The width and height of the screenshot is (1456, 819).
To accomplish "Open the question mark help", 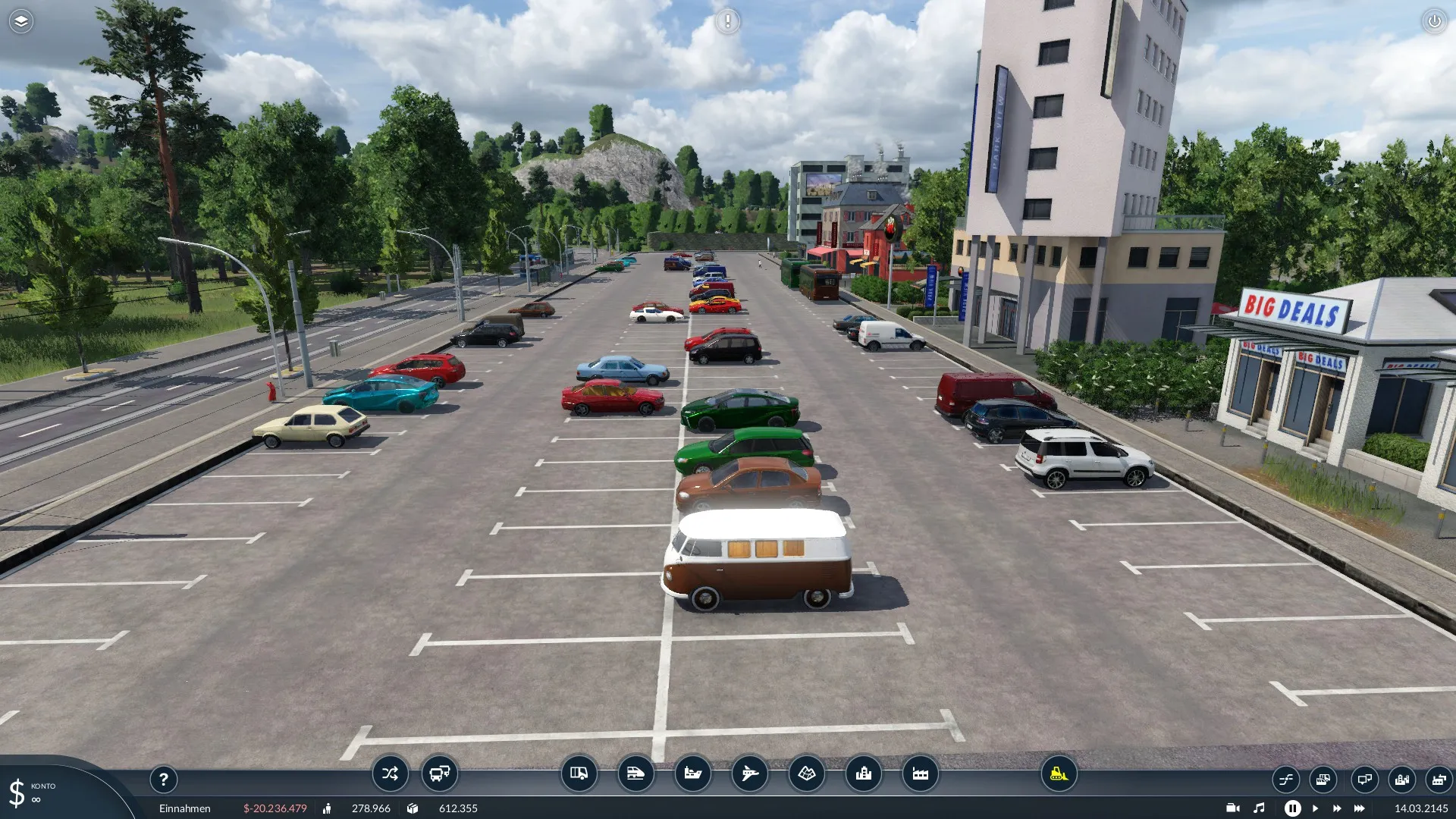I will 163,779.
